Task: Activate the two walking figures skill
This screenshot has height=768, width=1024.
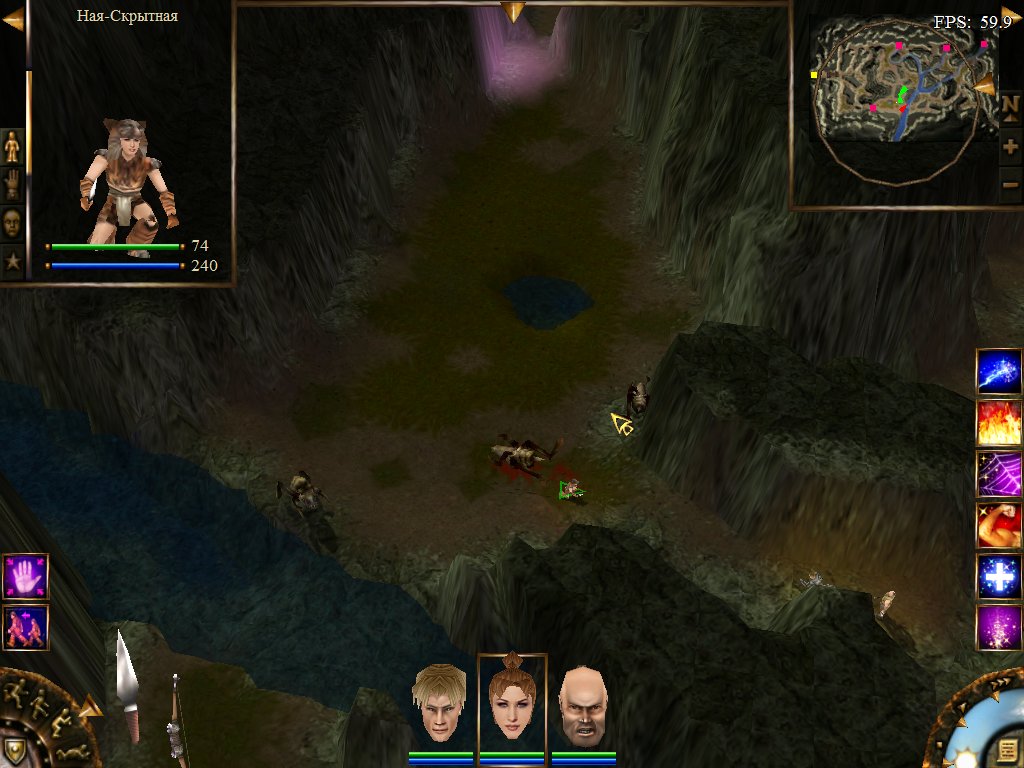Action: tap(25, 628)
